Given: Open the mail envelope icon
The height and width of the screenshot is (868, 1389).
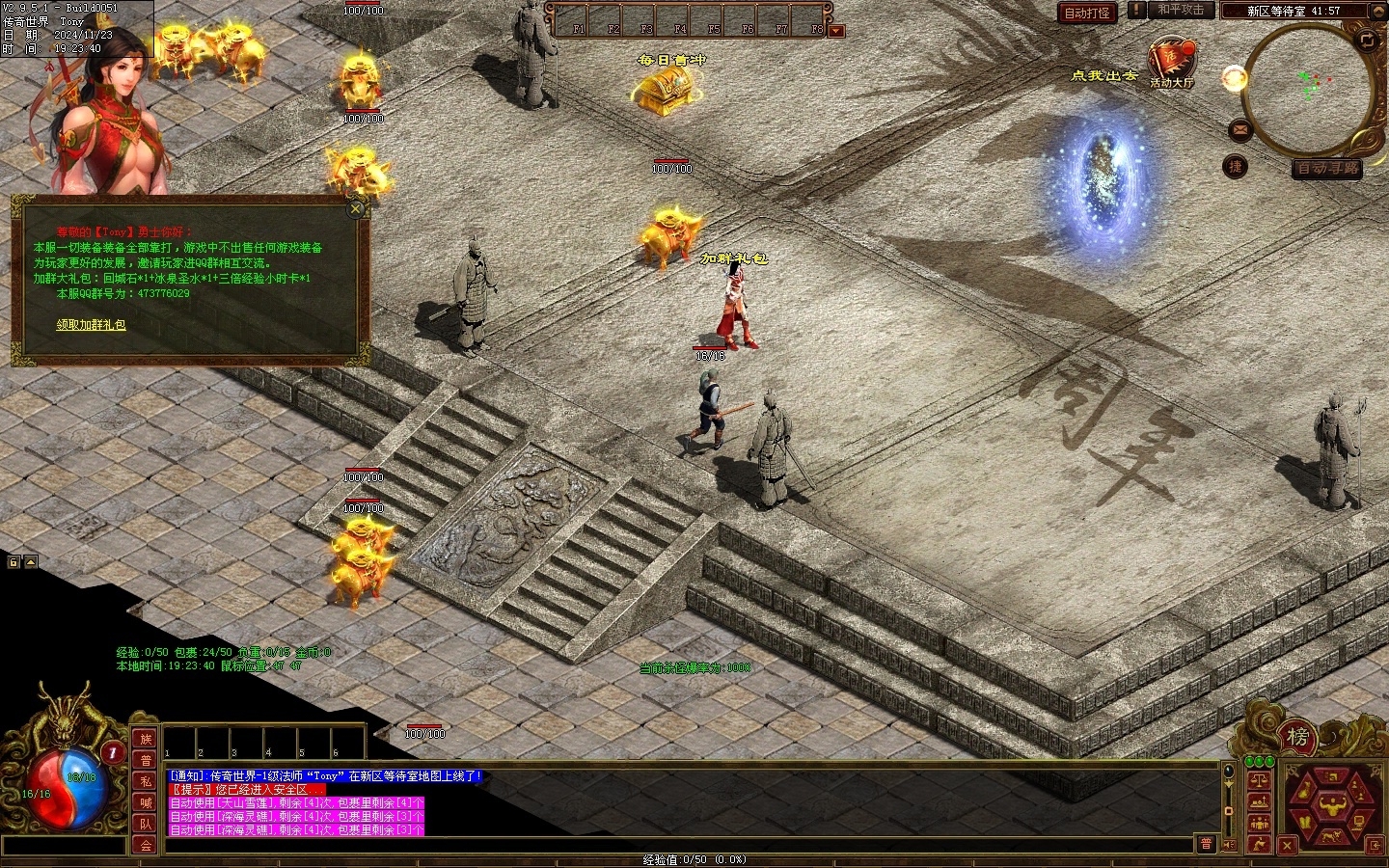Looking at the screenshot, I should click(1240, 129).
